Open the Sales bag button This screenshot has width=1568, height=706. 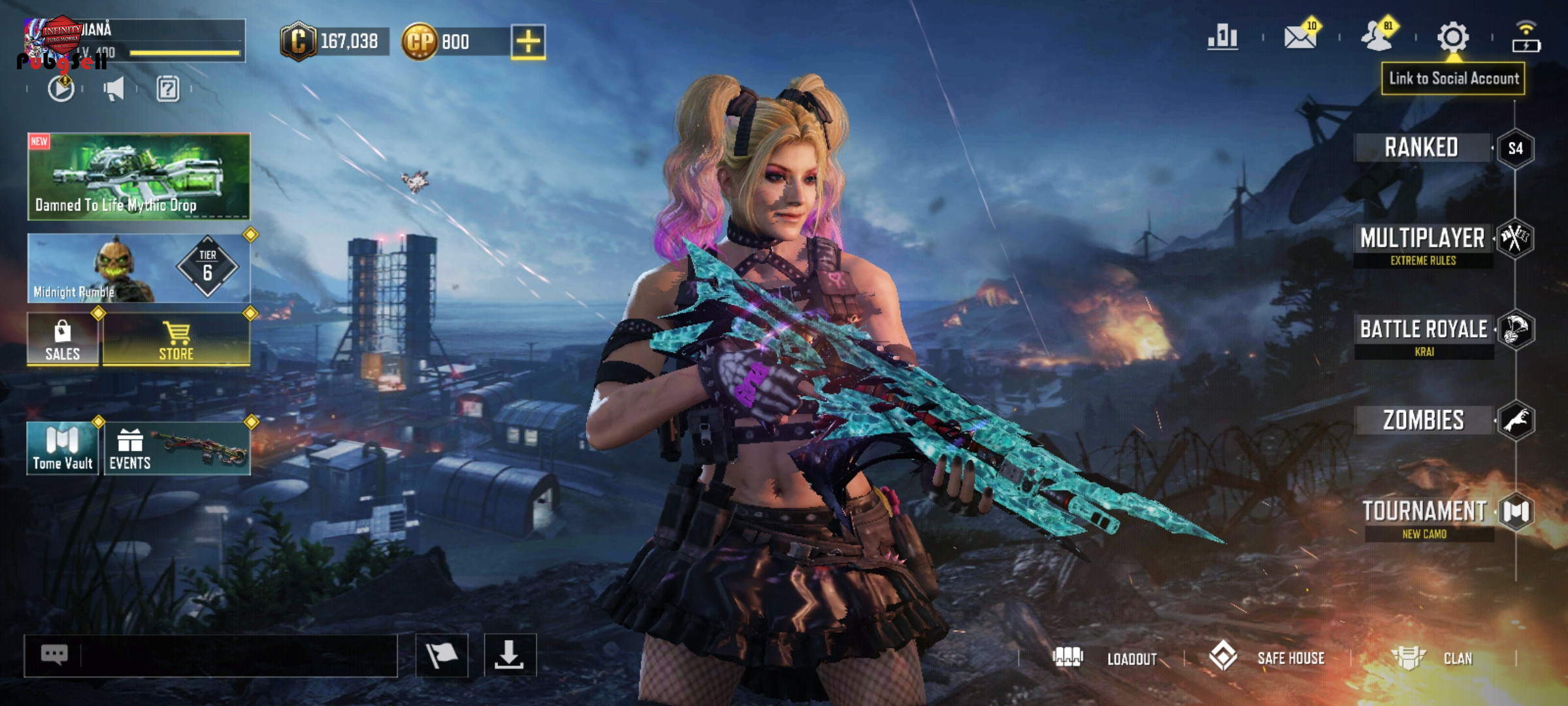pyautogui.click(x=63, y=339)
